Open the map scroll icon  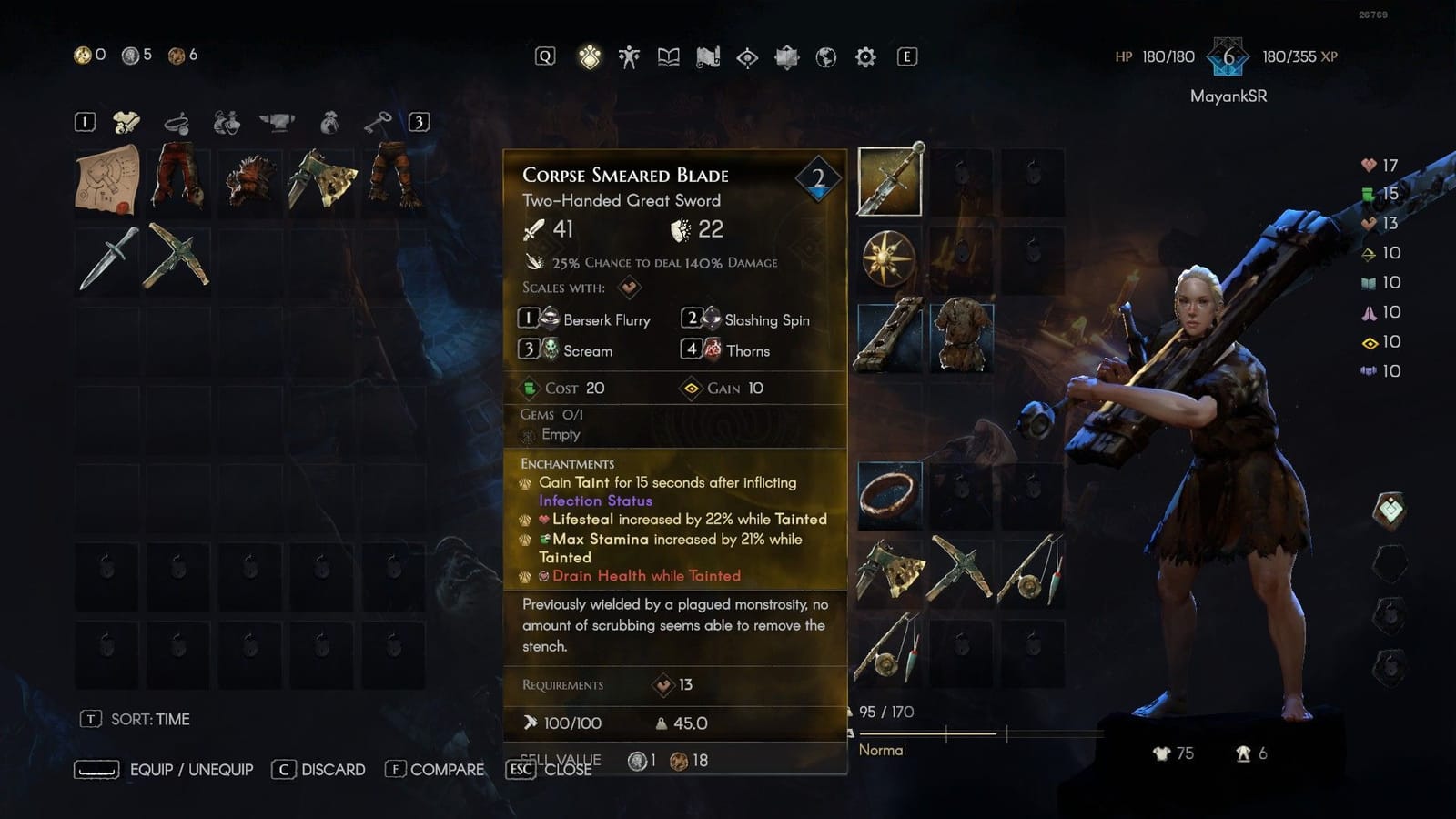(x=708, y=56)
